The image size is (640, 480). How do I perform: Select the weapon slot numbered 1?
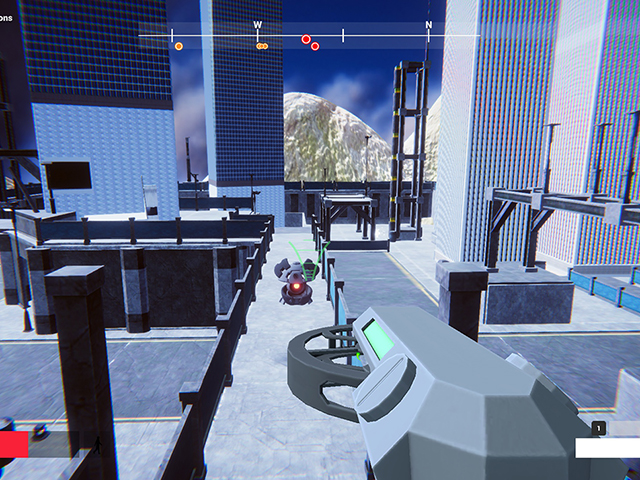pos(599,428)
